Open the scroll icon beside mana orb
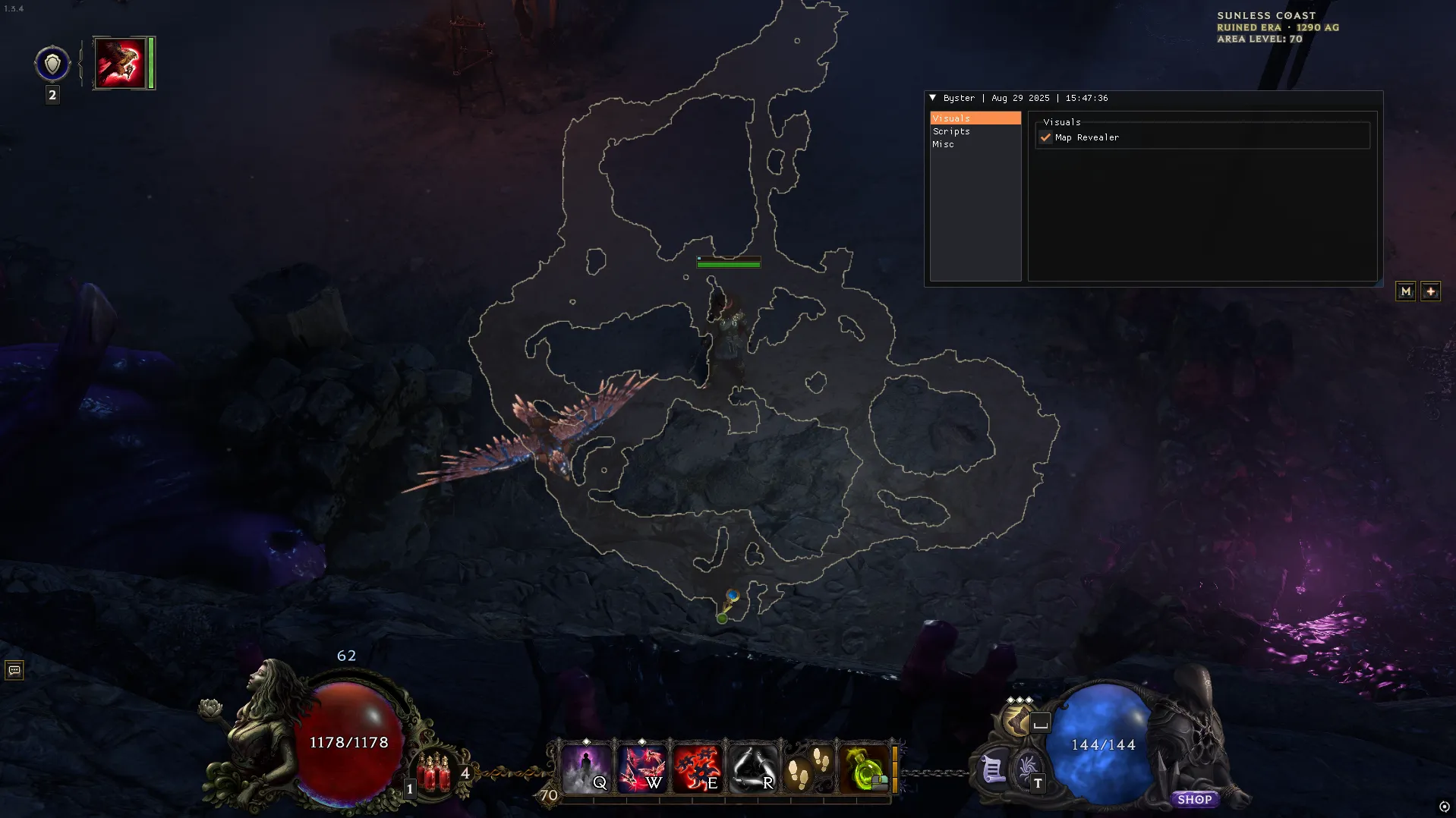Image resolution: width=1456 pixels, height=818 pixels. point(992,770)
